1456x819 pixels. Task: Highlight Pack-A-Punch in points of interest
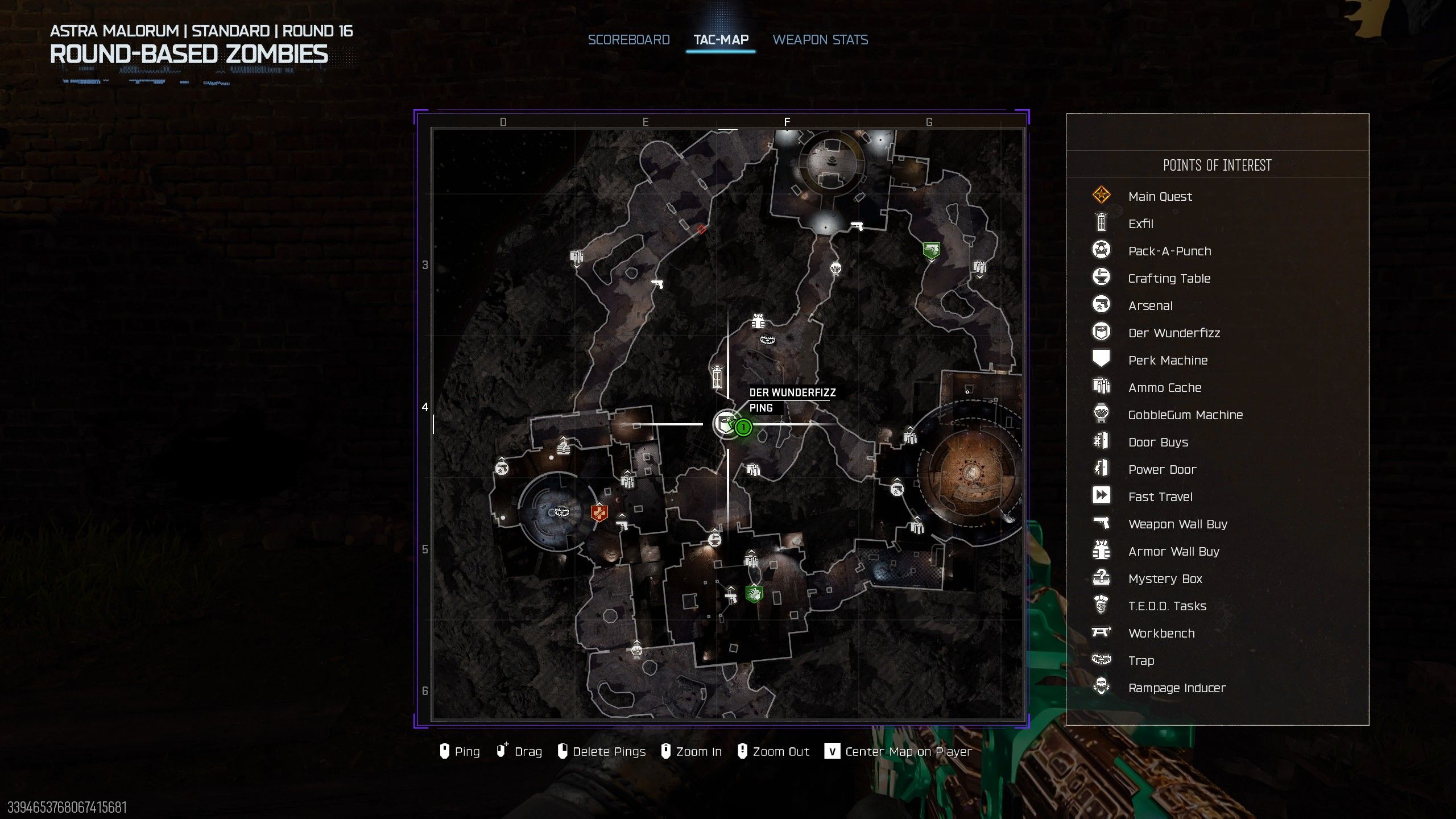[x=1169, y=251]
